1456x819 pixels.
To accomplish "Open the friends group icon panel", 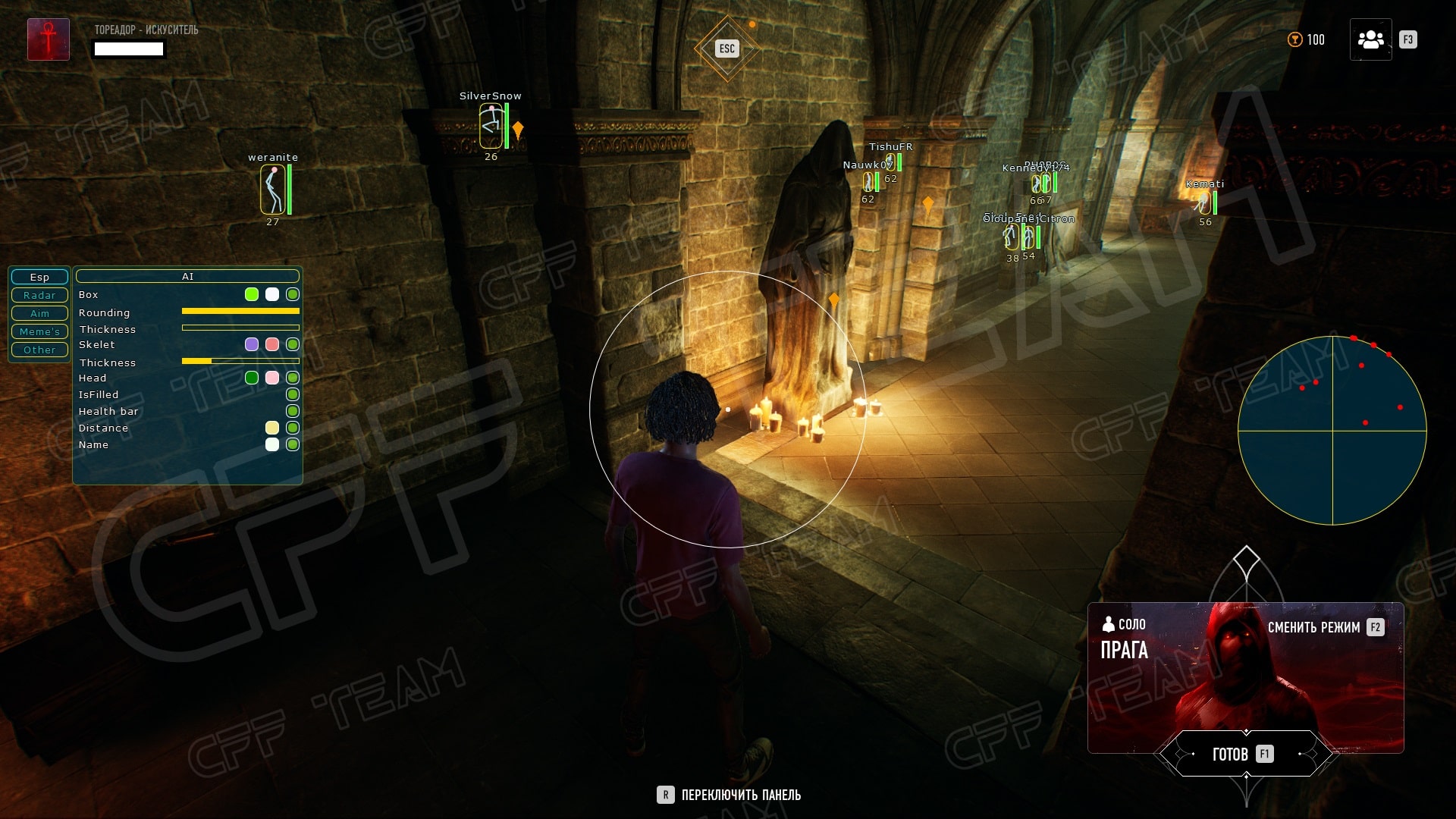I will point(1370,39).
